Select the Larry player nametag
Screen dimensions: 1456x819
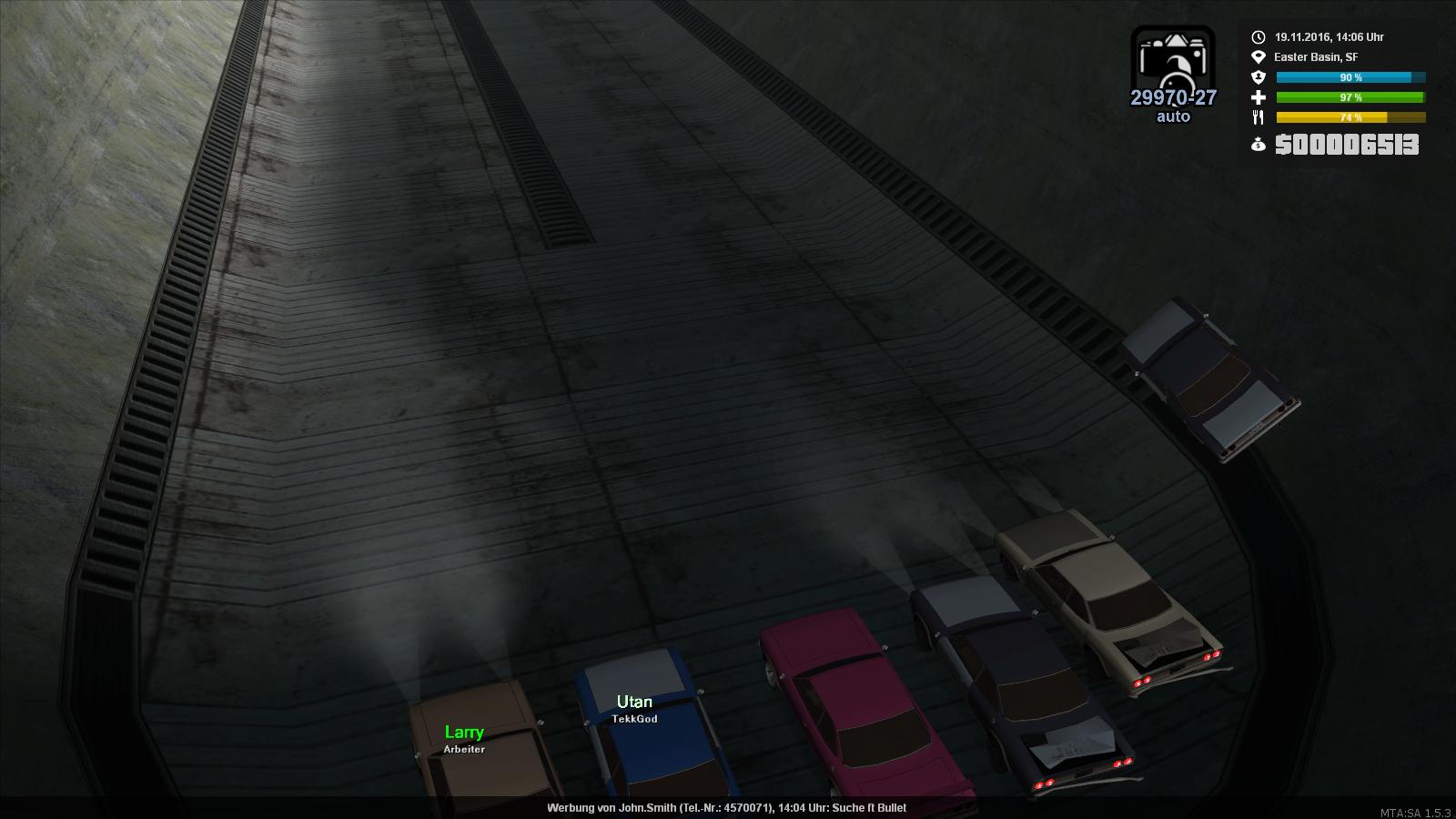point(464,733)
